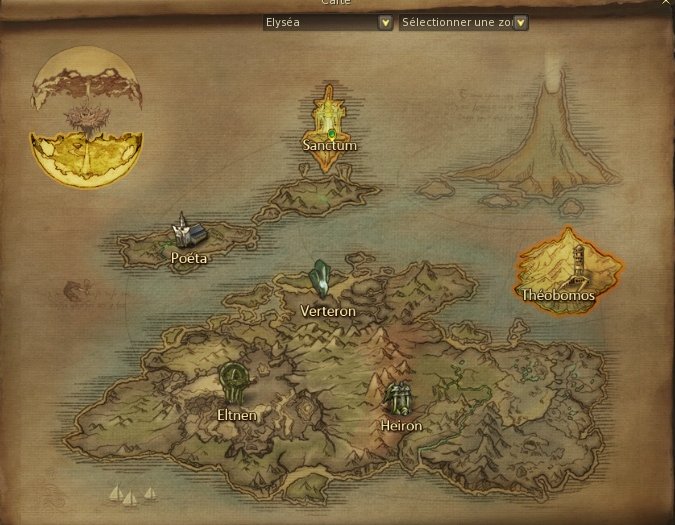The image size is (675, 525).
Task: Select the highlighted Théobomos island
Action: click(567, 272)
